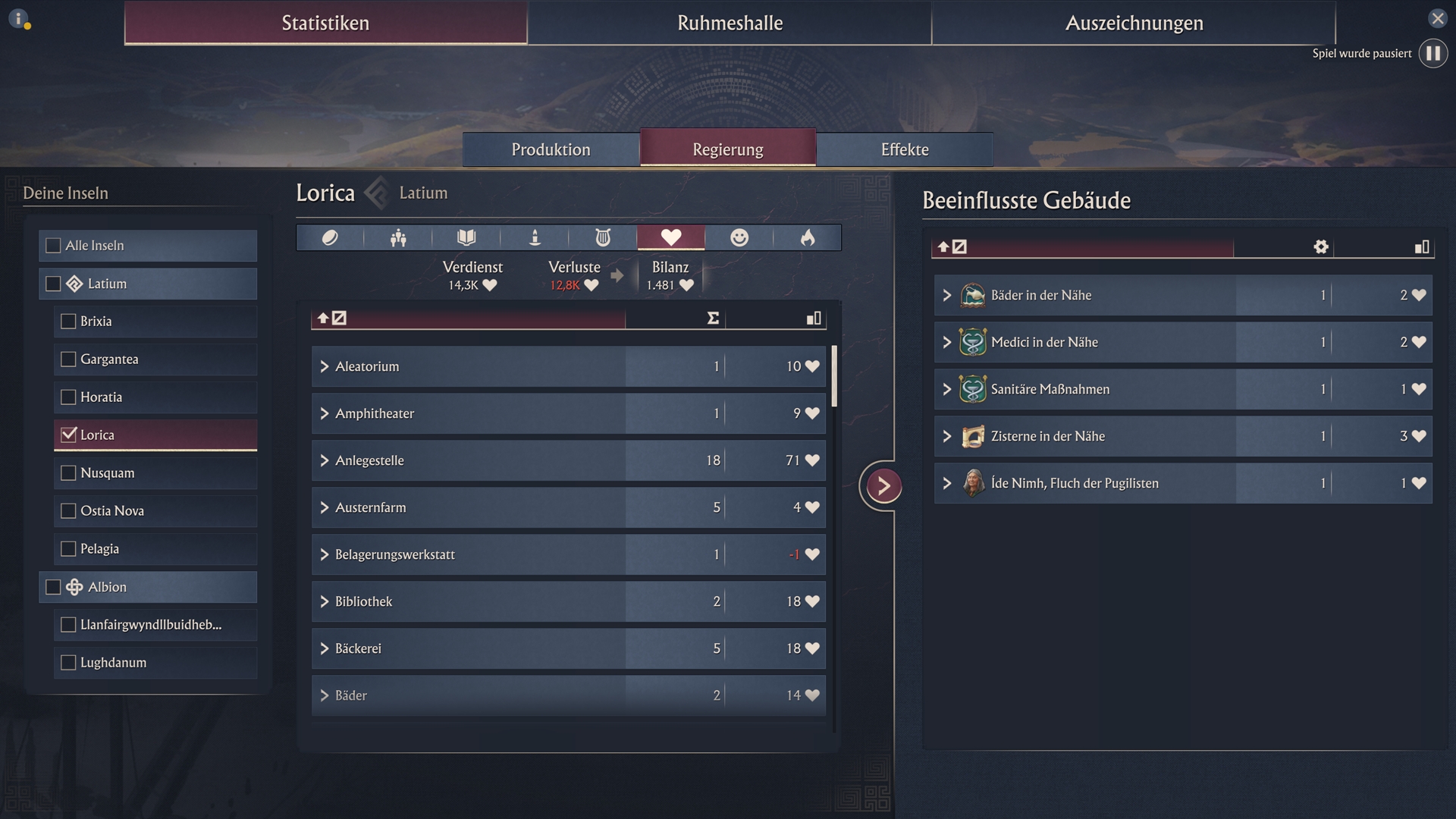Choose the smiley face happiness category
The height and width of the screenshot is (819, 1456).
pos(739,238)
